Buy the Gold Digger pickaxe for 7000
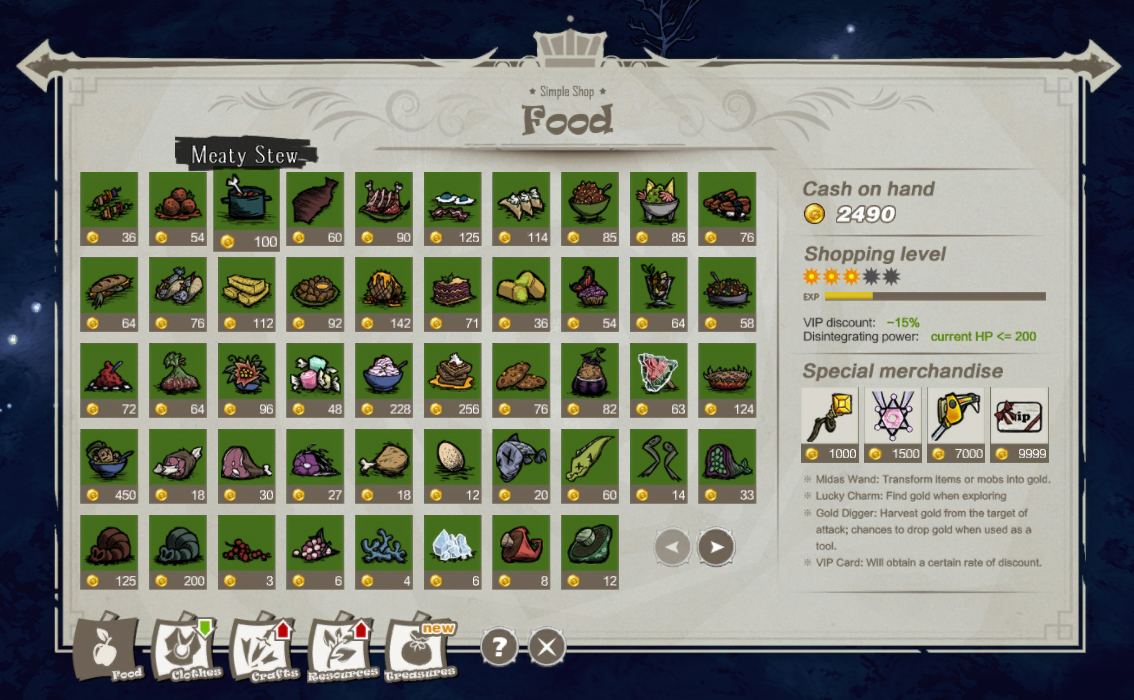Screen dimensions: 1134x700 tap(957, 424)
